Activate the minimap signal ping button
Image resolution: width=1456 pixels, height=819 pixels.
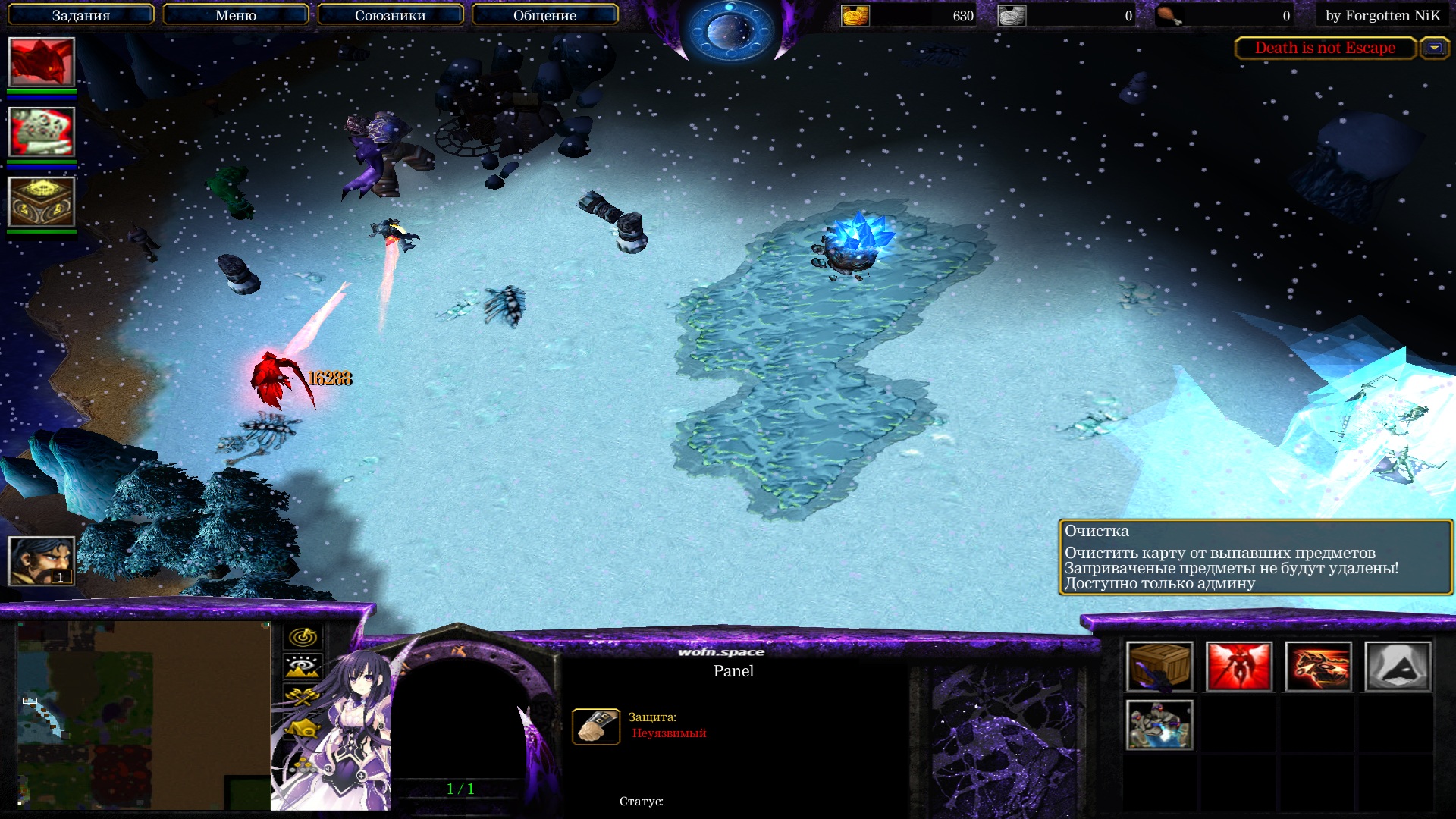tap(303, 637)
